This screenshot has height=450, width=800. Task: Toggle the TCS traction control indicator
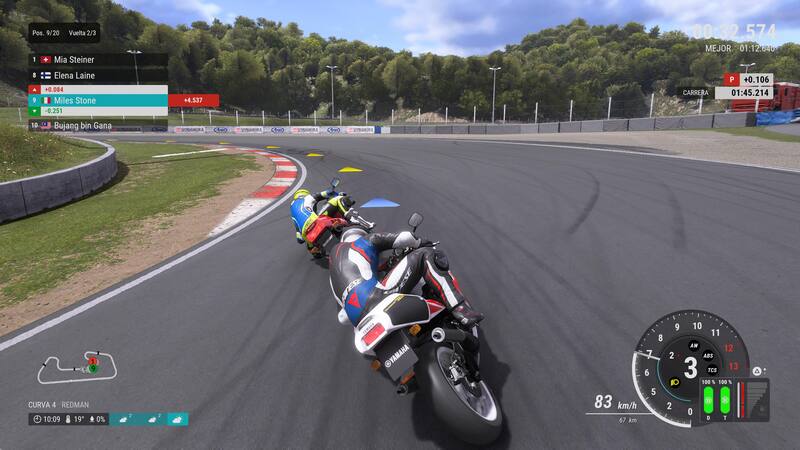pos(711,370)
